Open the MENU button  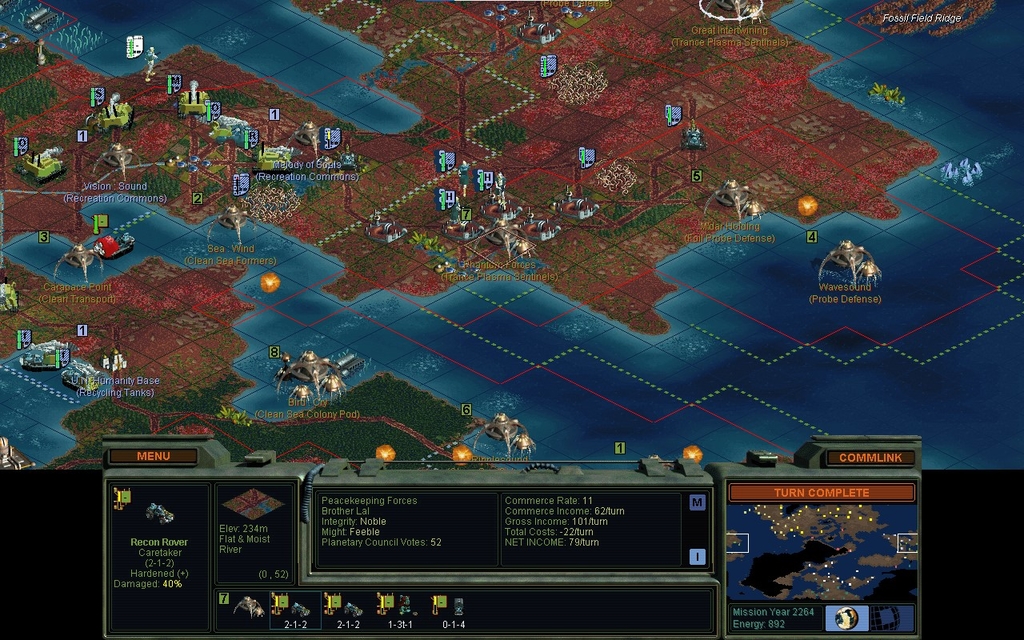pos(153,457)
